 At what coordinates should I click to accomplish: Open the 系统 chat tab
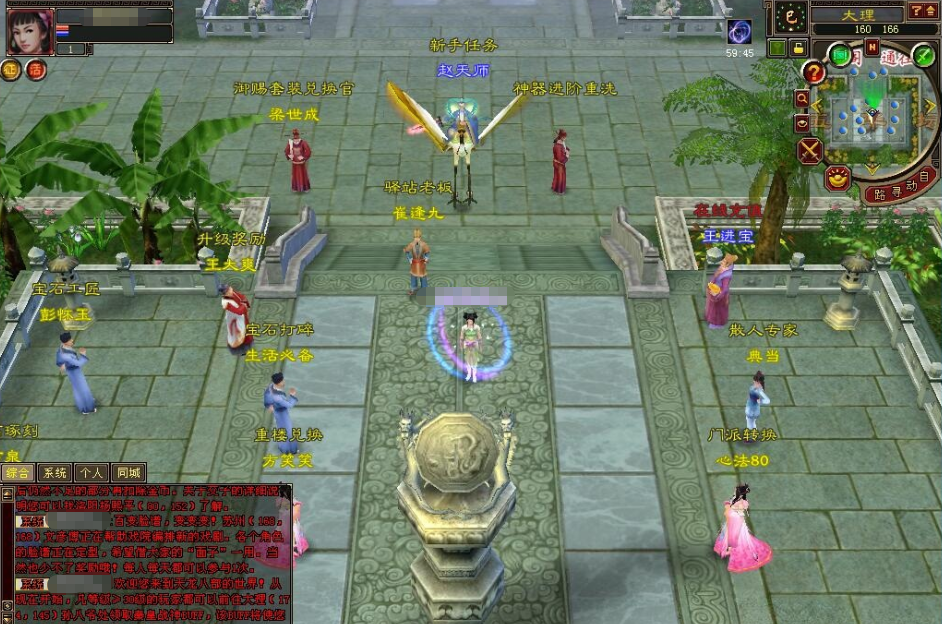(x=55, y=473)
